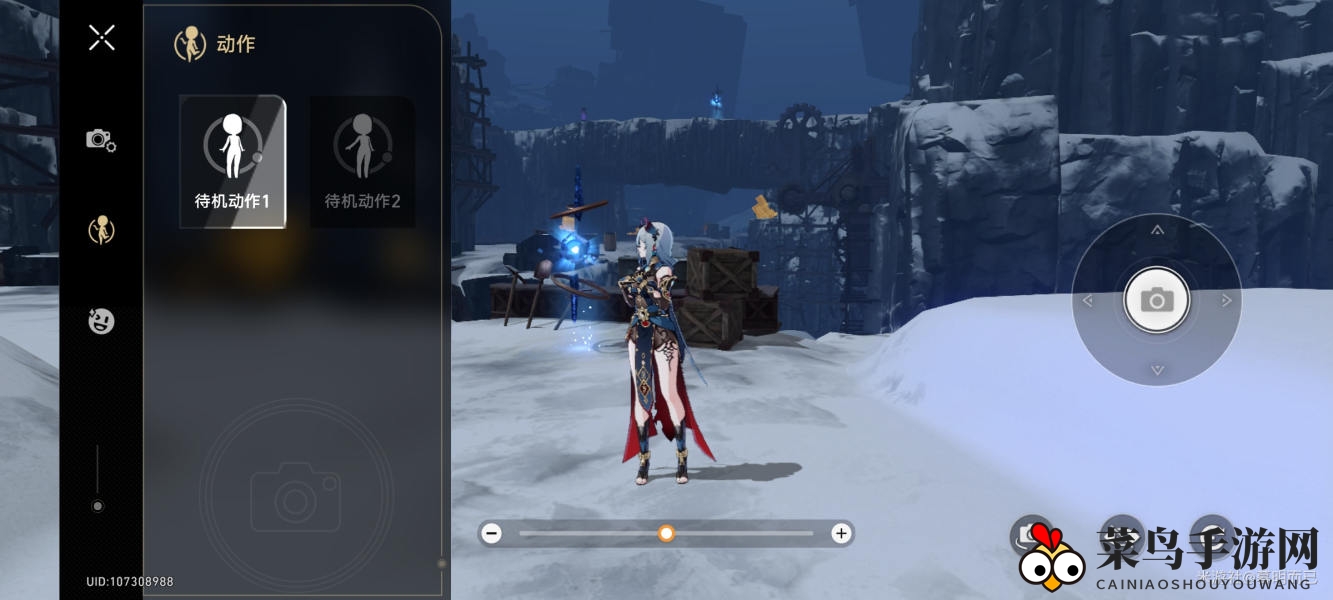
Task: Tilt camera with the up arrow
Action: click(1157, 230)
